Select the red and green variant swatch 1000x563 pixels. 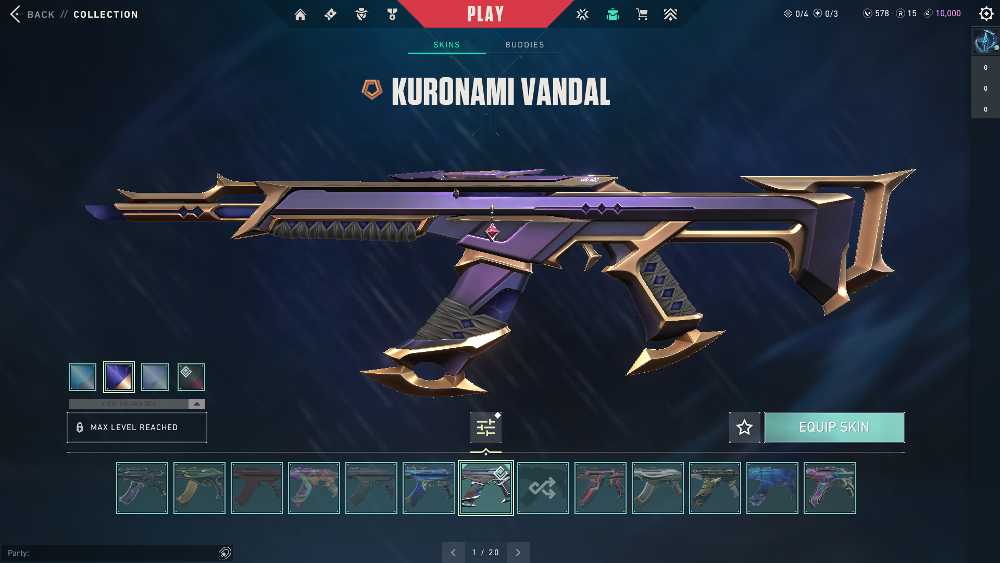[x=191, y=377]
